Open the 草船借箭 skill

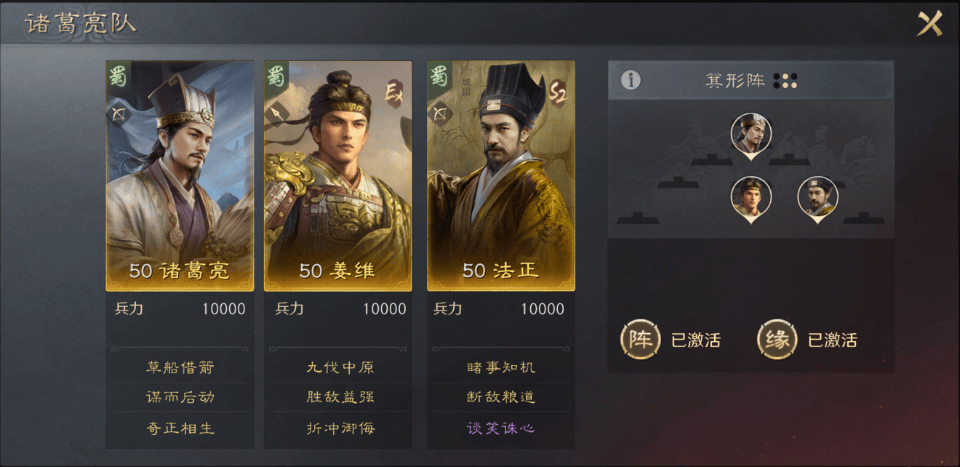pos(180,367)
